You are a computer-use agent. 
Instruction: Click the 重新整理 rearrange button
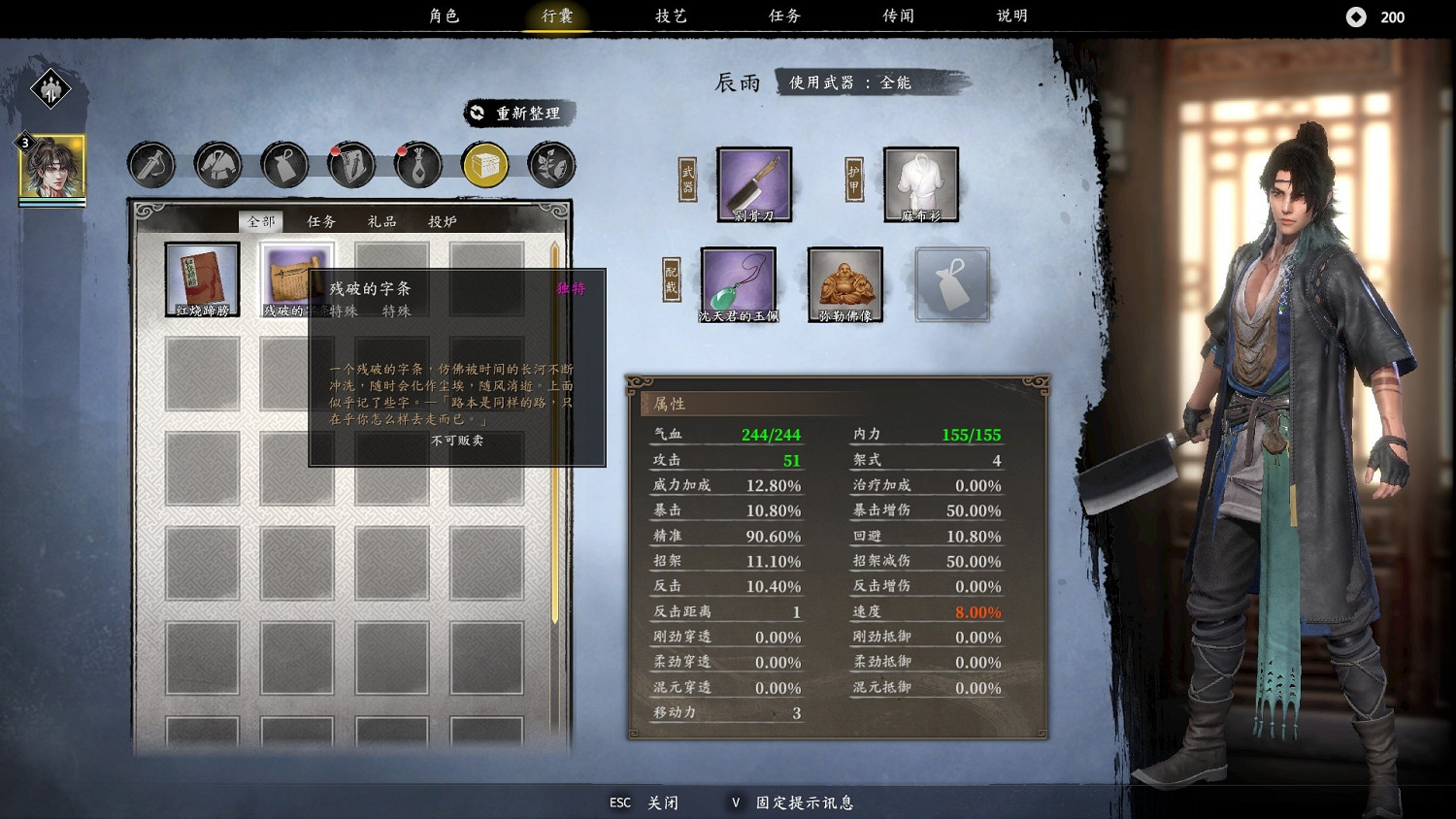point(520,112)
